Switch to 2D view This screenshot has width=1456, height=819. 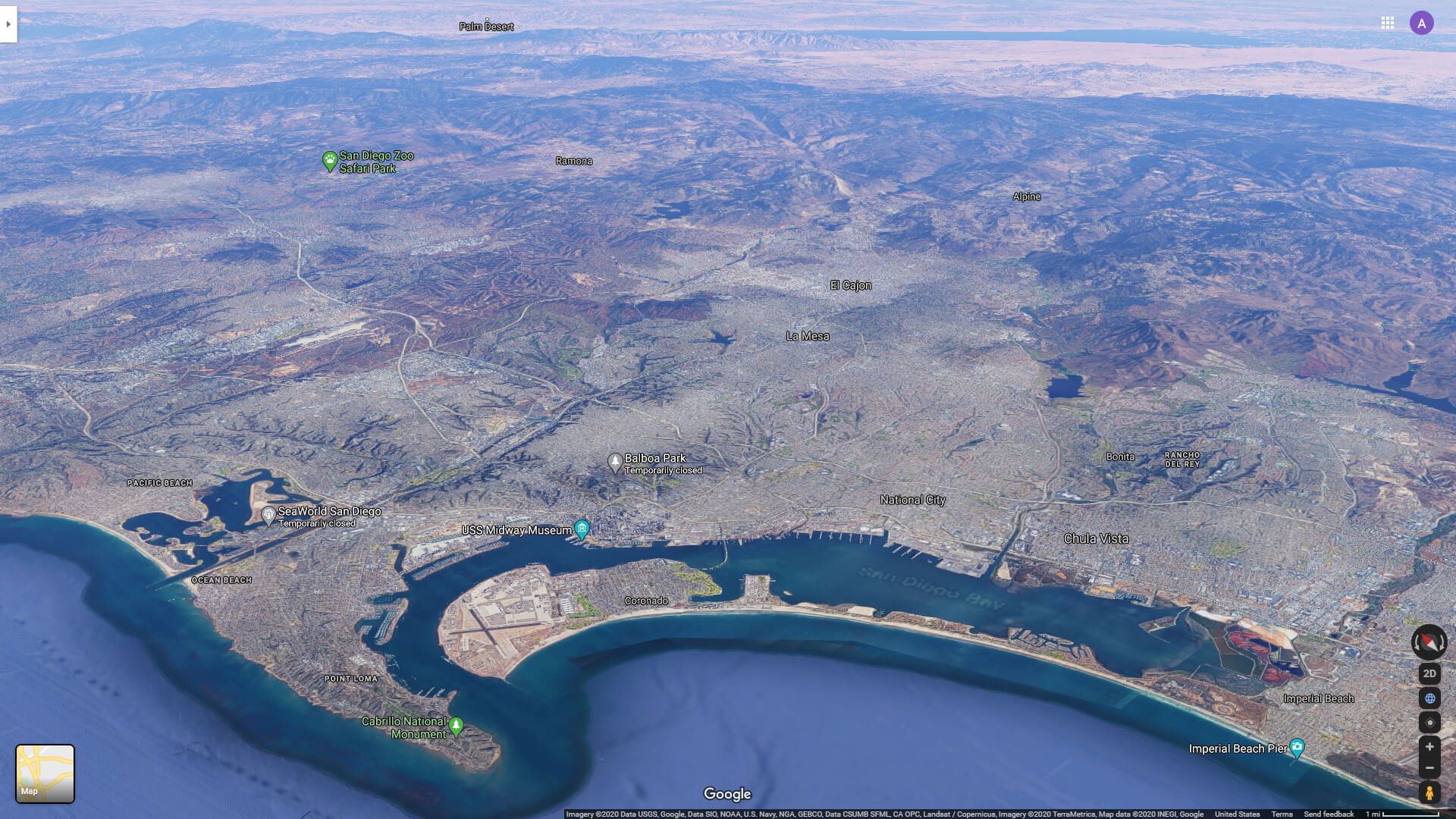[x=1429, y=673]
